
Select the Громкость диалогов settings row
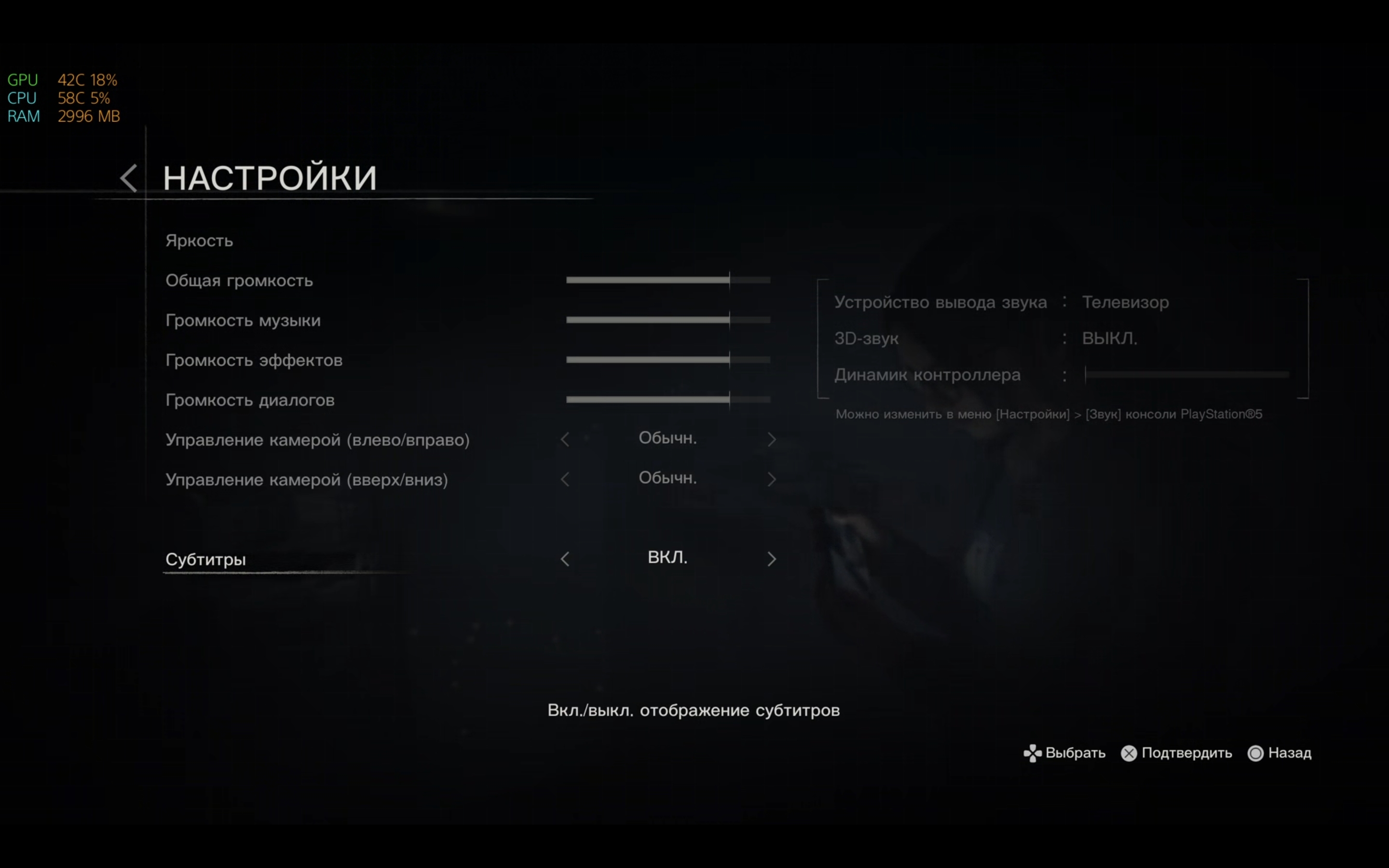[x=250, y=400]
